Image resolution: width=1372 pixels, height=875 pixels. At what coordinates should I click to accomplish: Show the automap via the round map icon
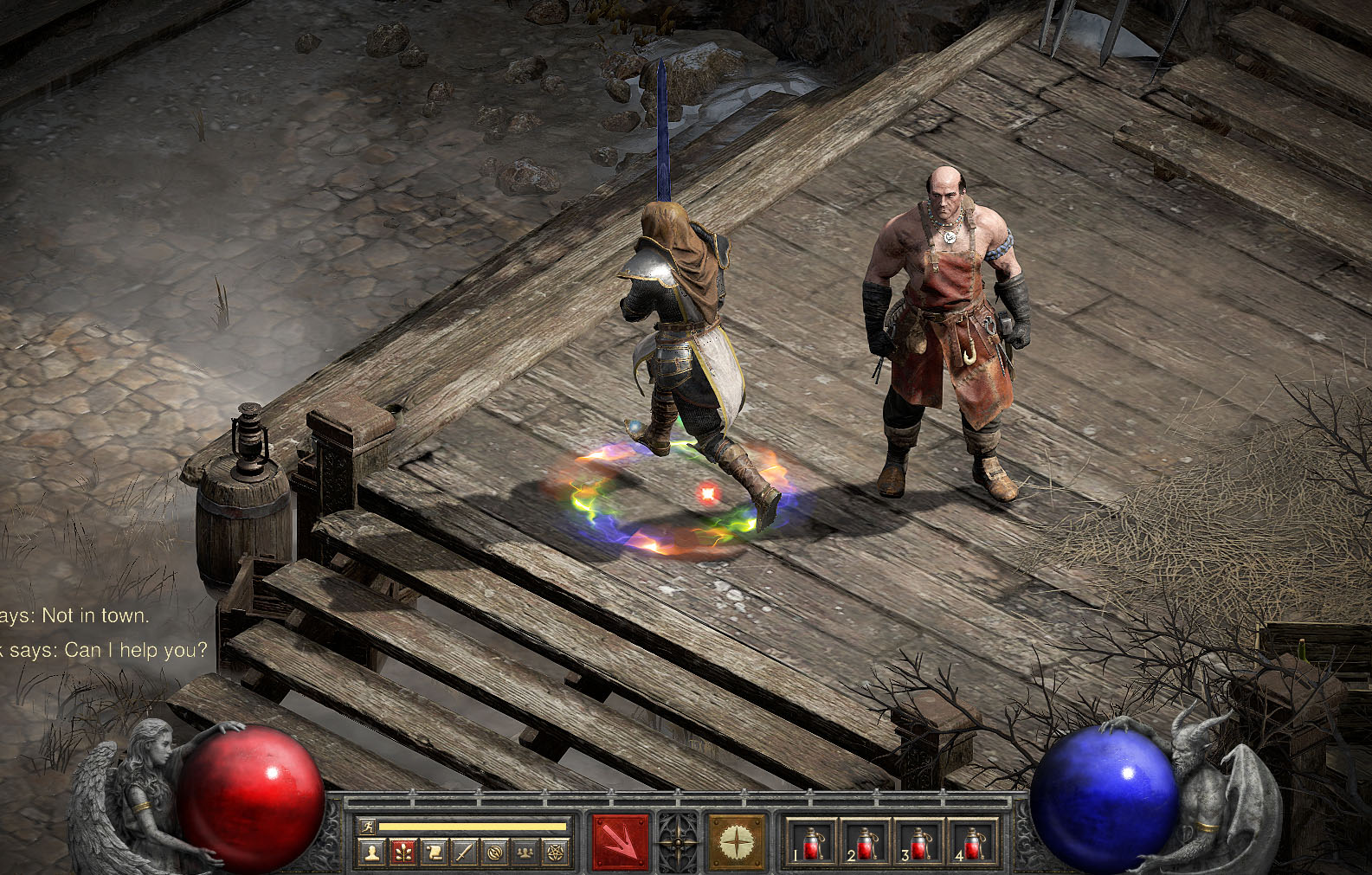click(x=494, y=853)
